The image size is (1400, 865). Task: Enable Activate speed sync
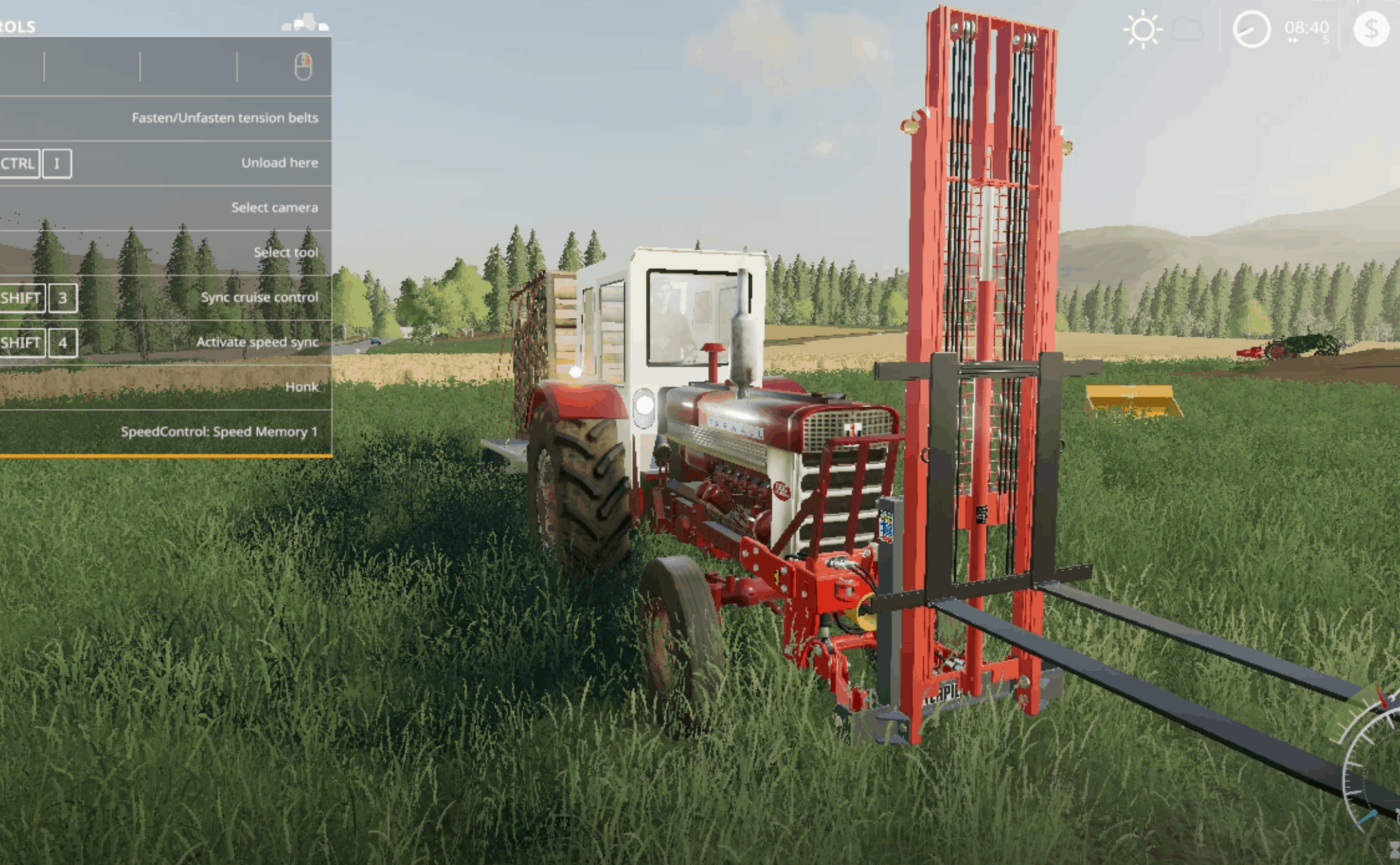click(257, 342)
